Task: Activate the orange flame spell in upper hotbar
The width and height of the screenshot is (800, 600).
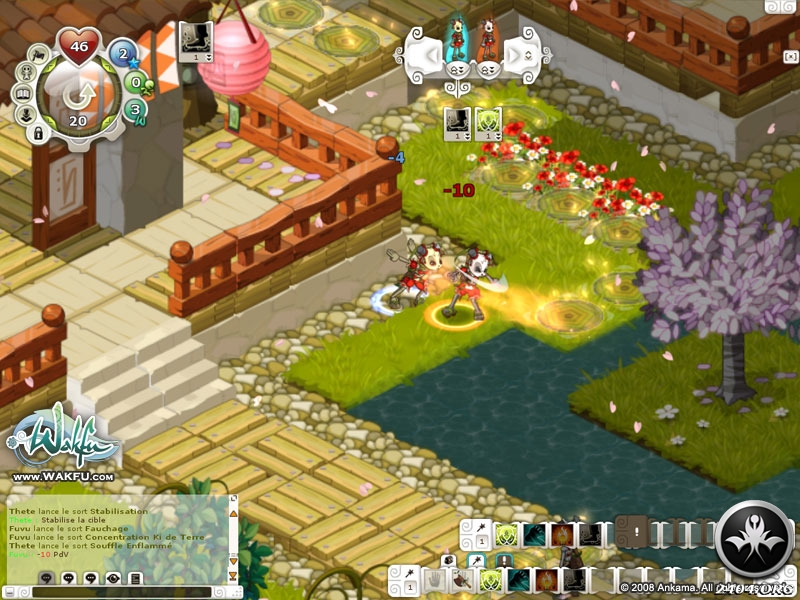Action: pyautogui.click(x=562, y=535)
